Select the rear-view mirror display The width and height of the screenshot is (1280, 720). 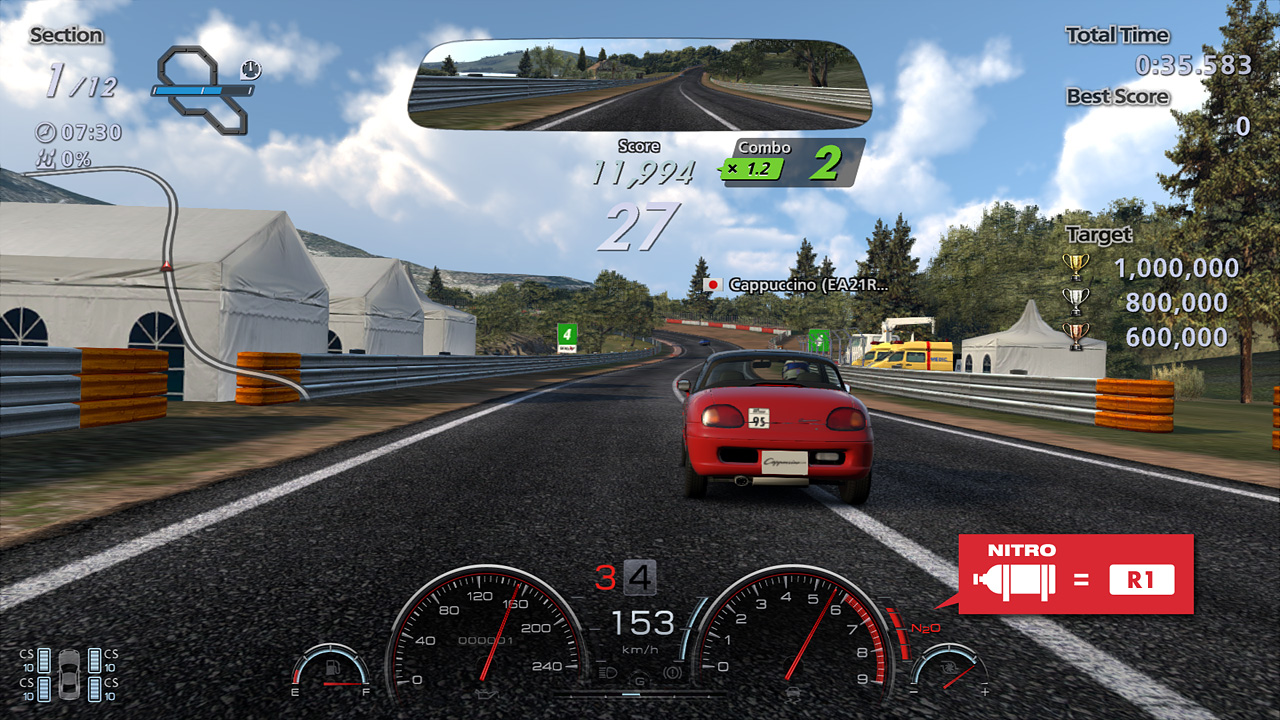[x=640, y=85]
